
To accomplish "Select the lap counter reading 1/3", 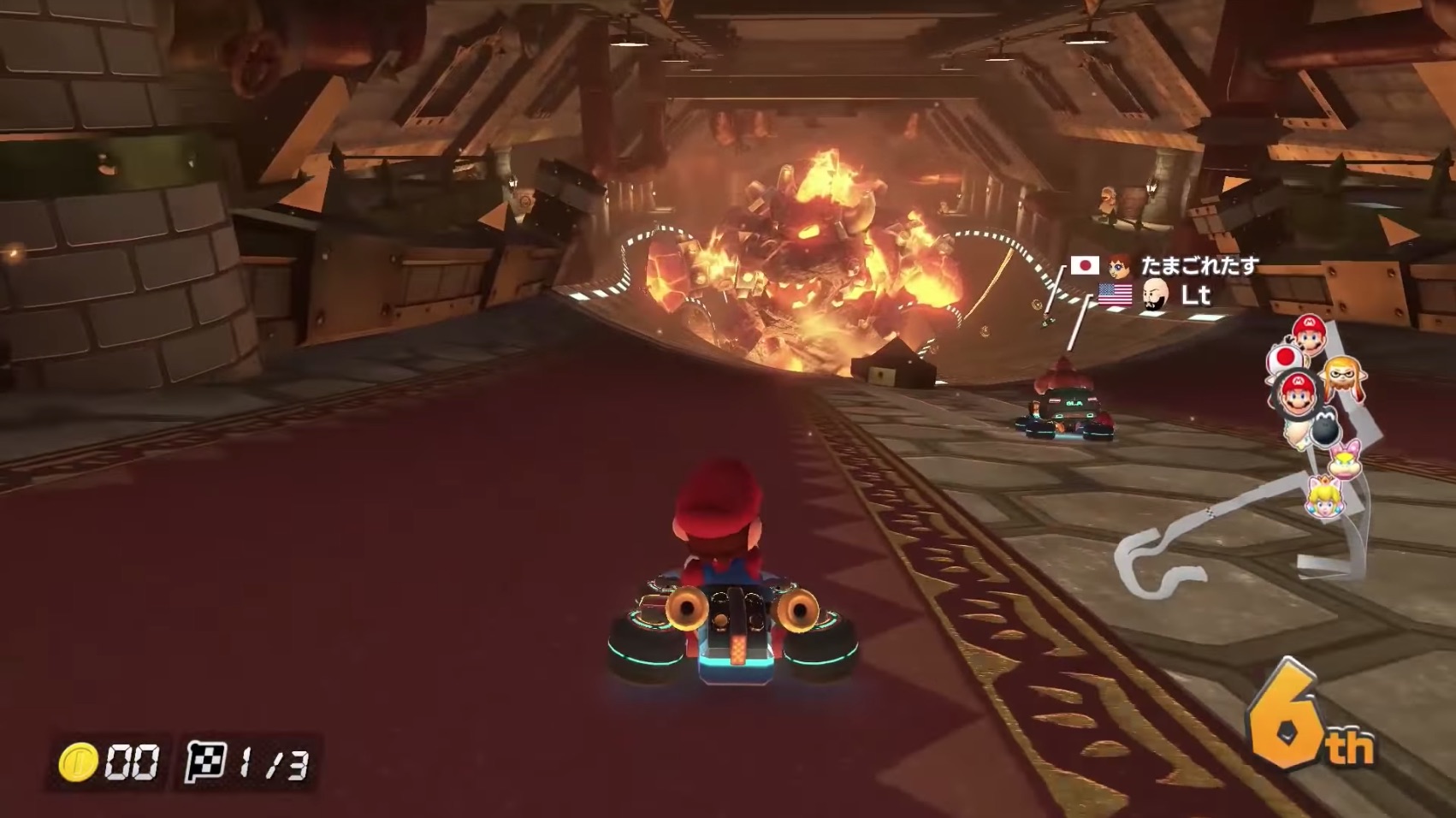I will pyautogui.click(x=265, y=760).
